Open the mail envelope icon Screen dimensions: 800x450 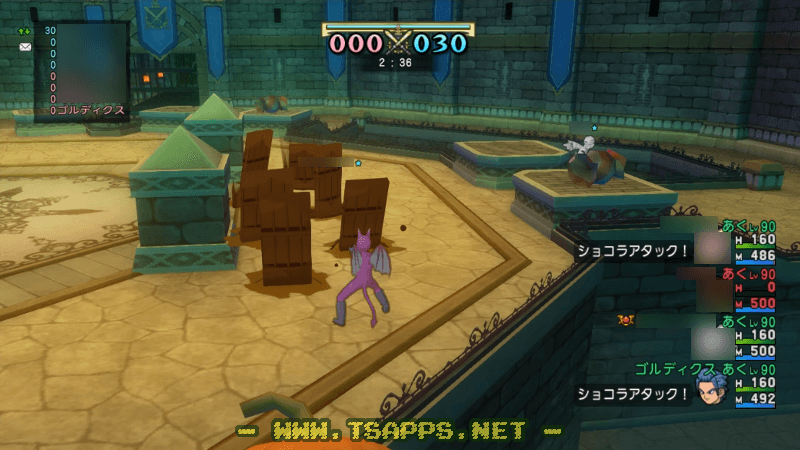[x=25, y=47]
